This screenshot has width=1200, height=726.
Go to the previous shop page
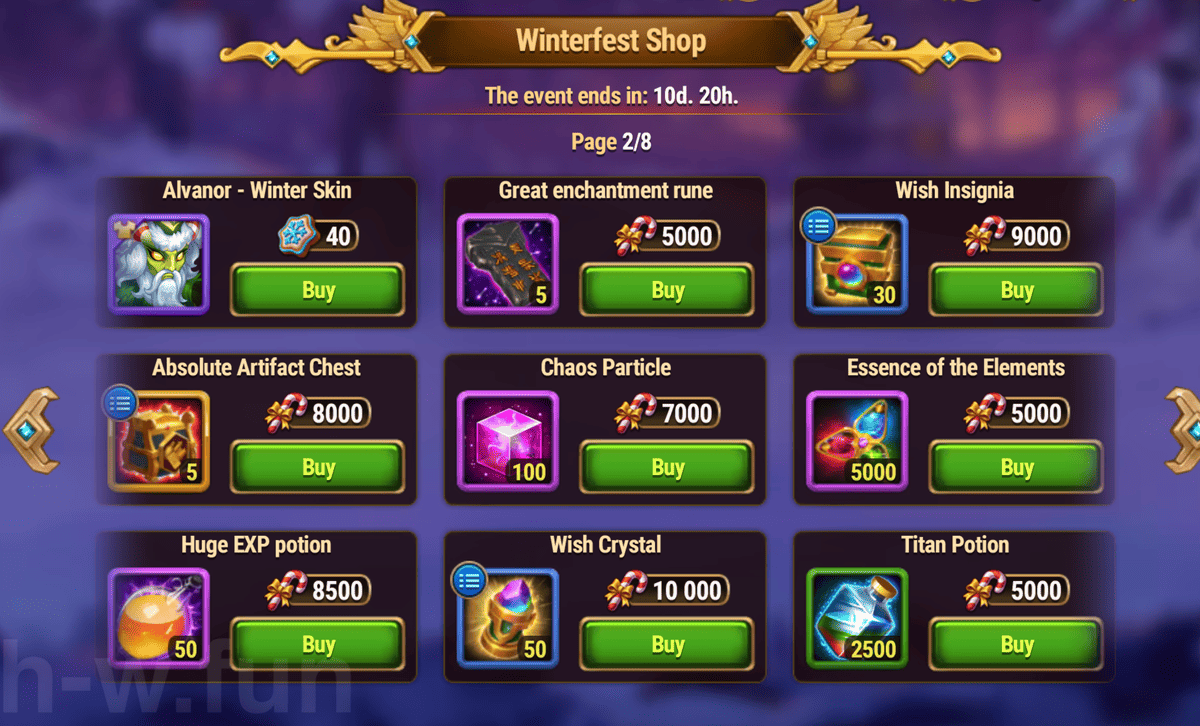pos(30,430)
